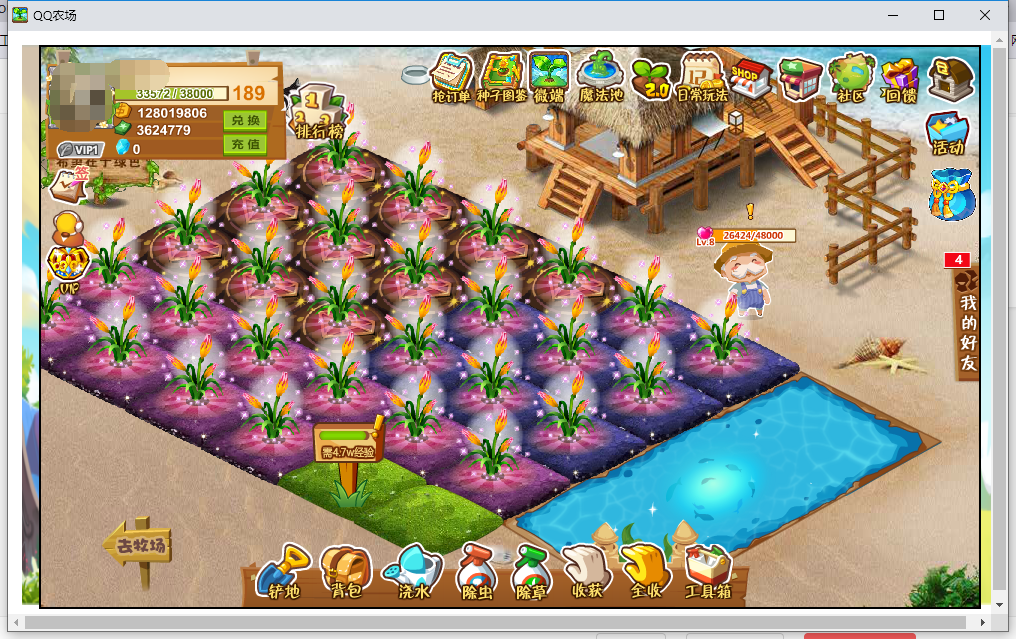1016x639 pixels.
Task: Open the 回馈 gift box rewards
Action: coord(900,78)
